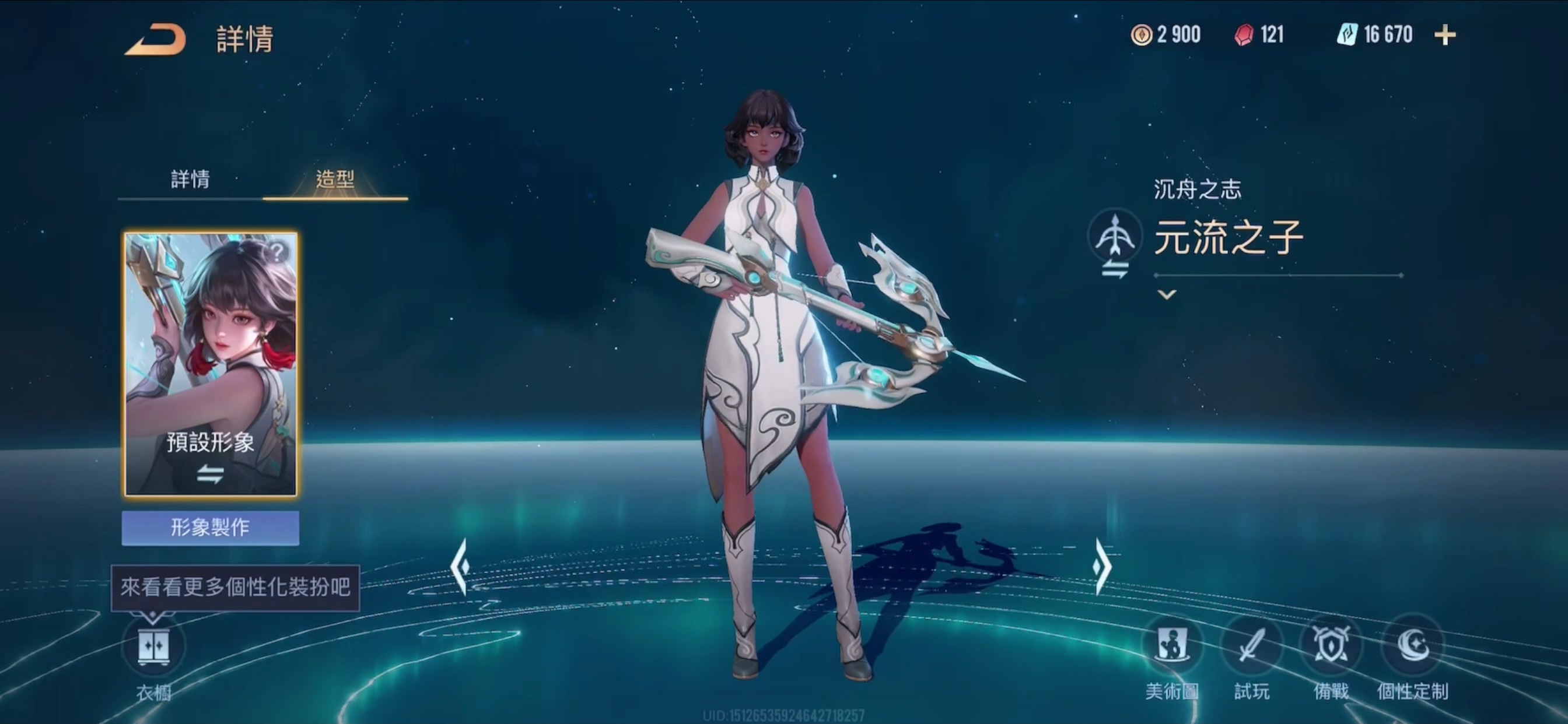Tap the gold coin currency icon

[x=1142, y=34]
